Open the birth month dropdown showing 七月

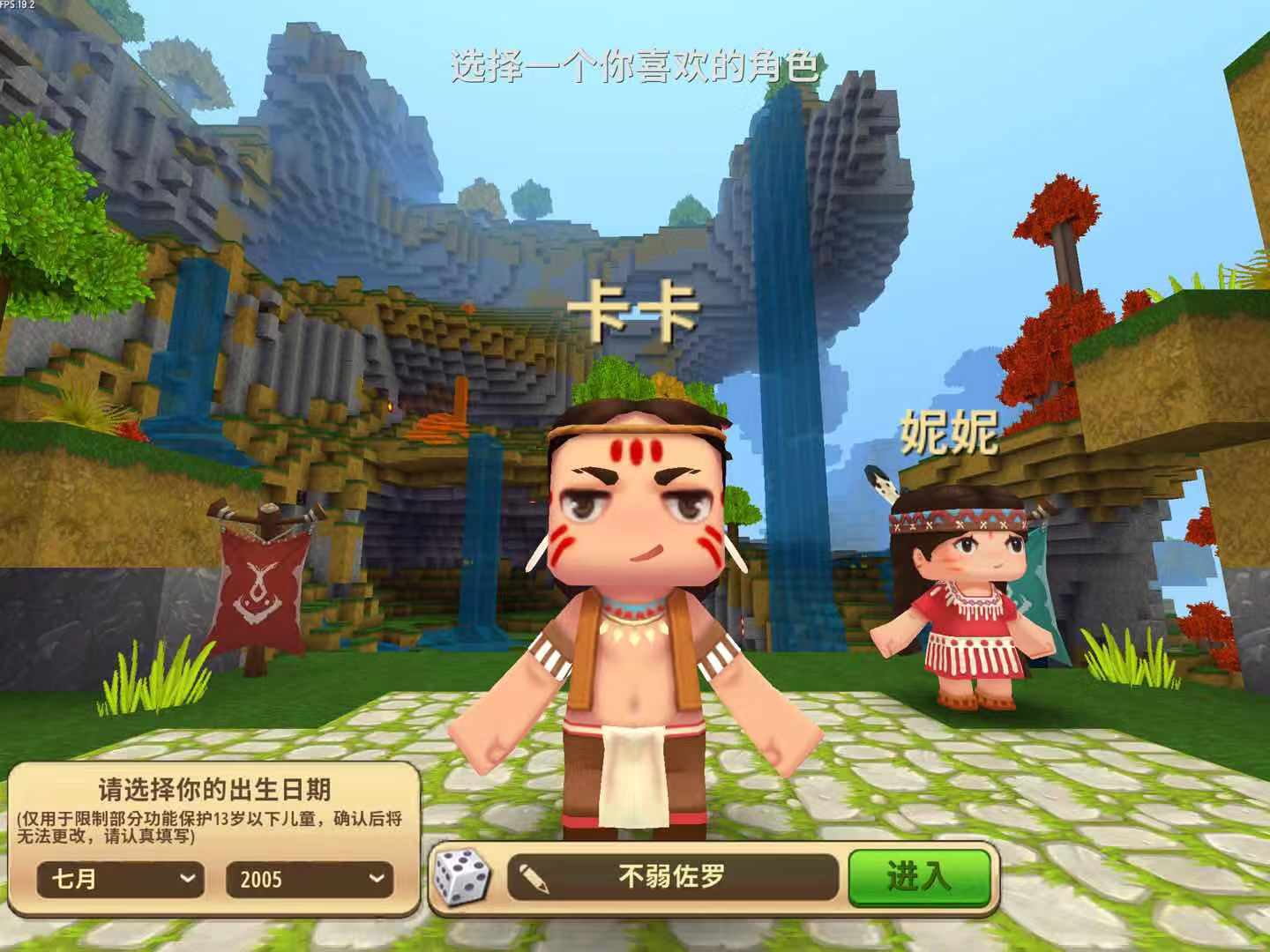coord(121,879)
